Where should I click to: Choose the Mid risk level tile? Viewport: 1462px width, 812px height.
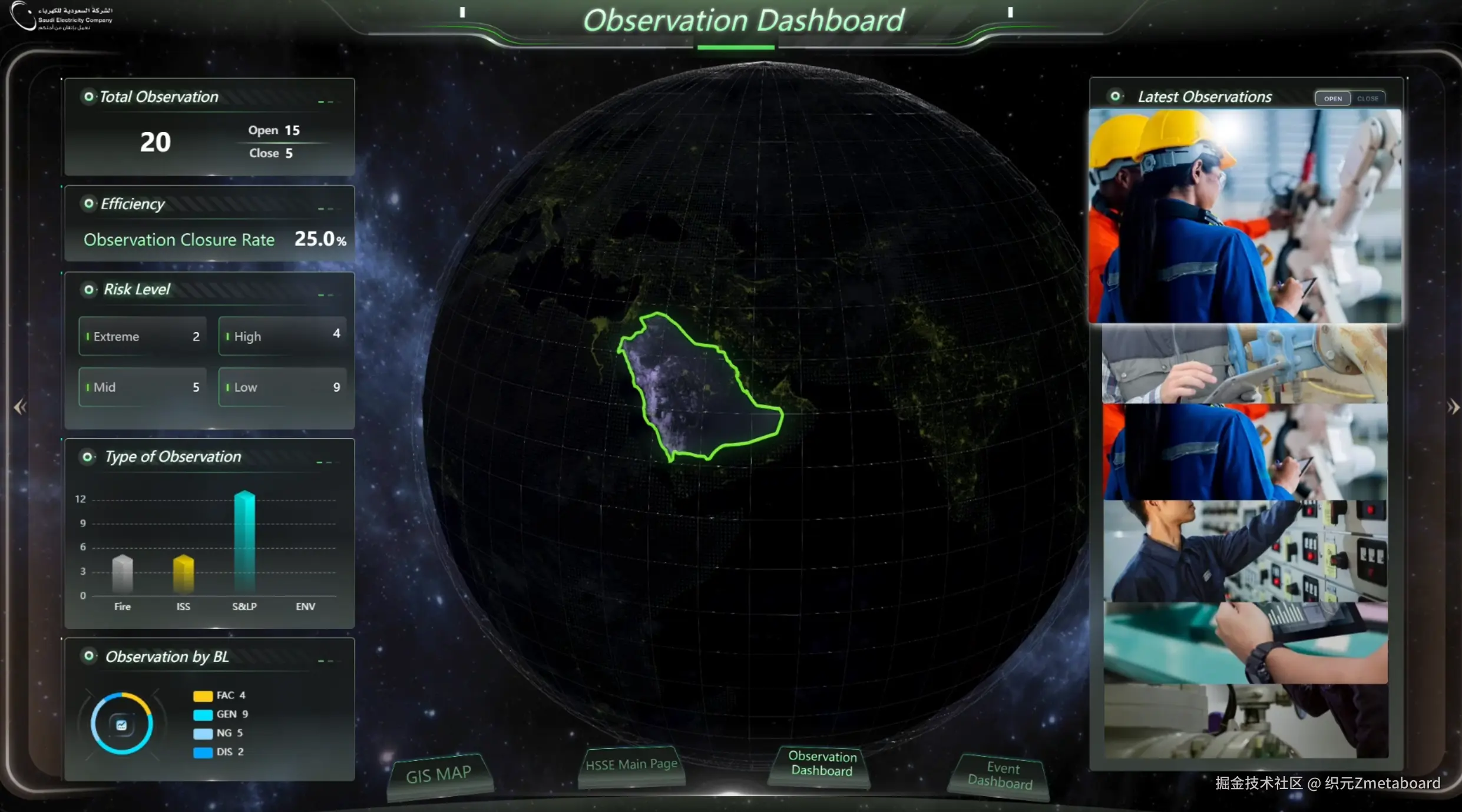(x=143, y=387)
